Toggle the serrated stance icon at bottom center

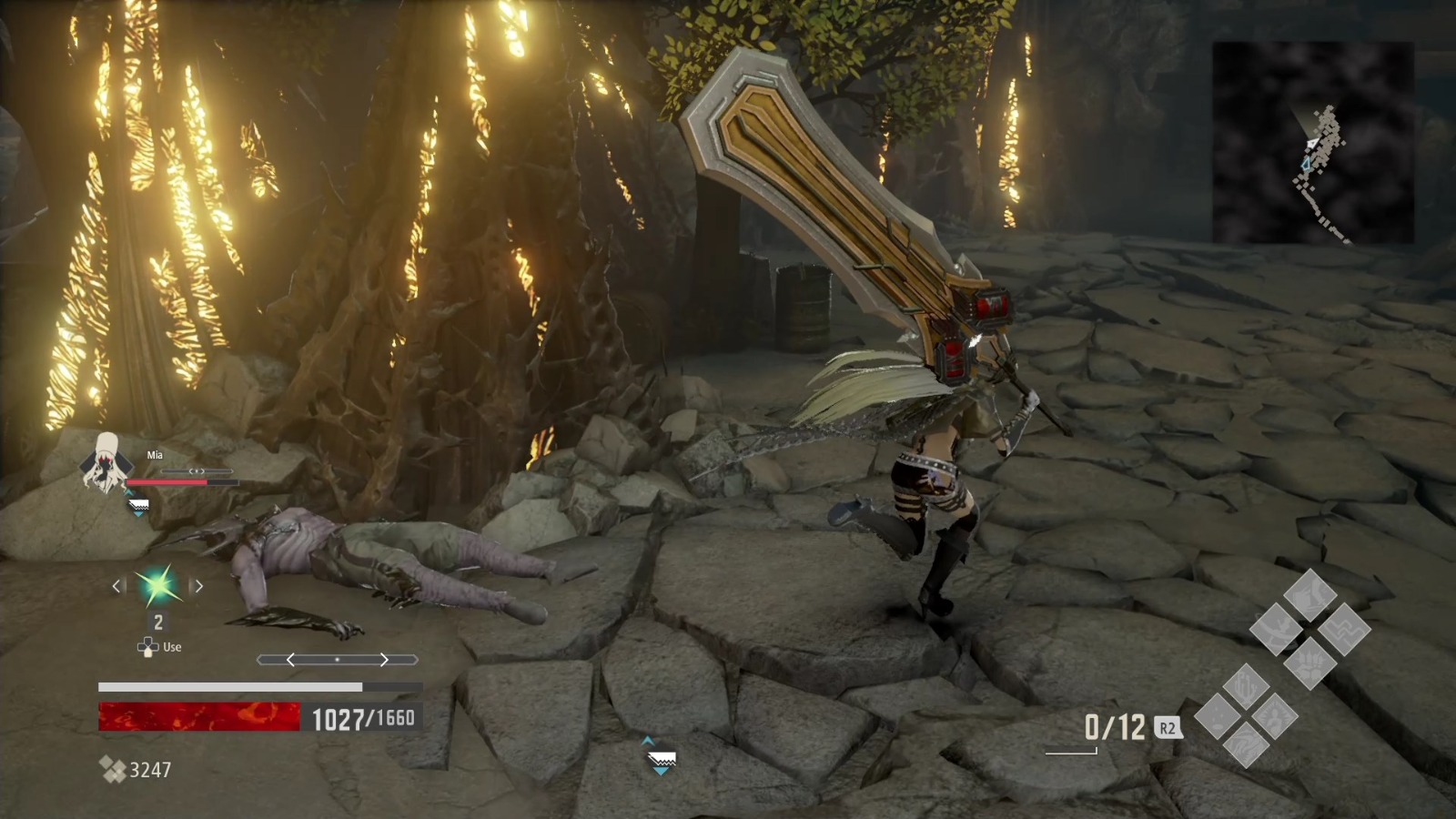[662, 758]
